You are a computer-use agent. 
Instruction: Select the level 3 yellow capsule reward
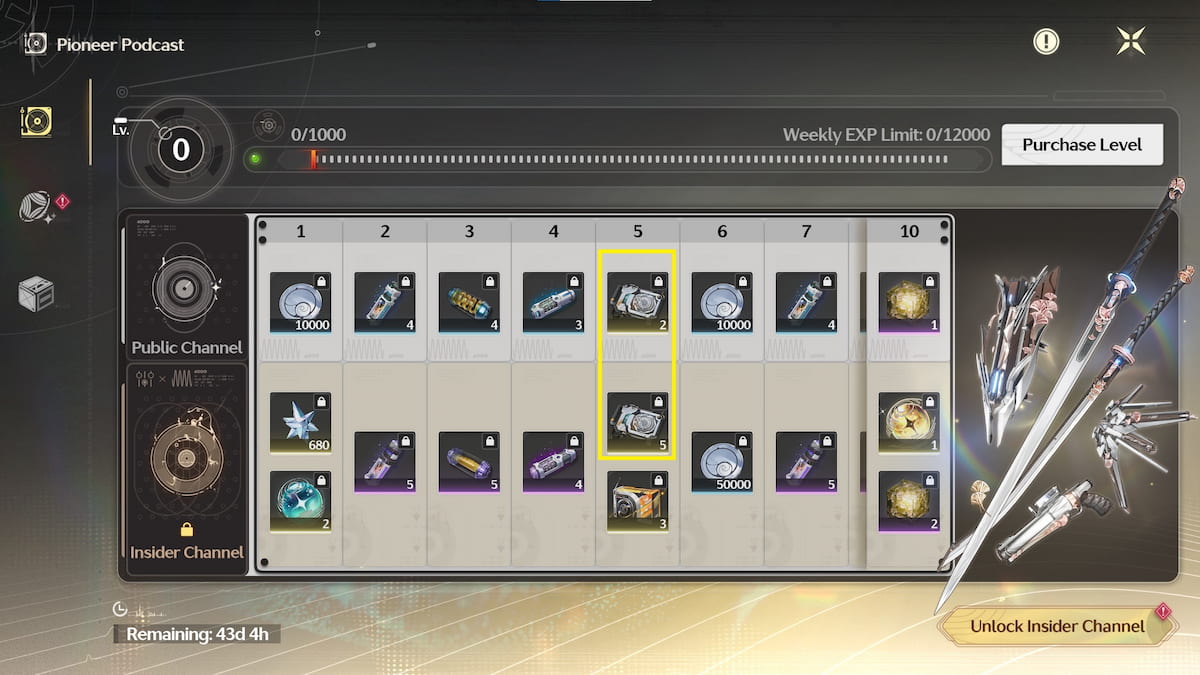(469, 302)
